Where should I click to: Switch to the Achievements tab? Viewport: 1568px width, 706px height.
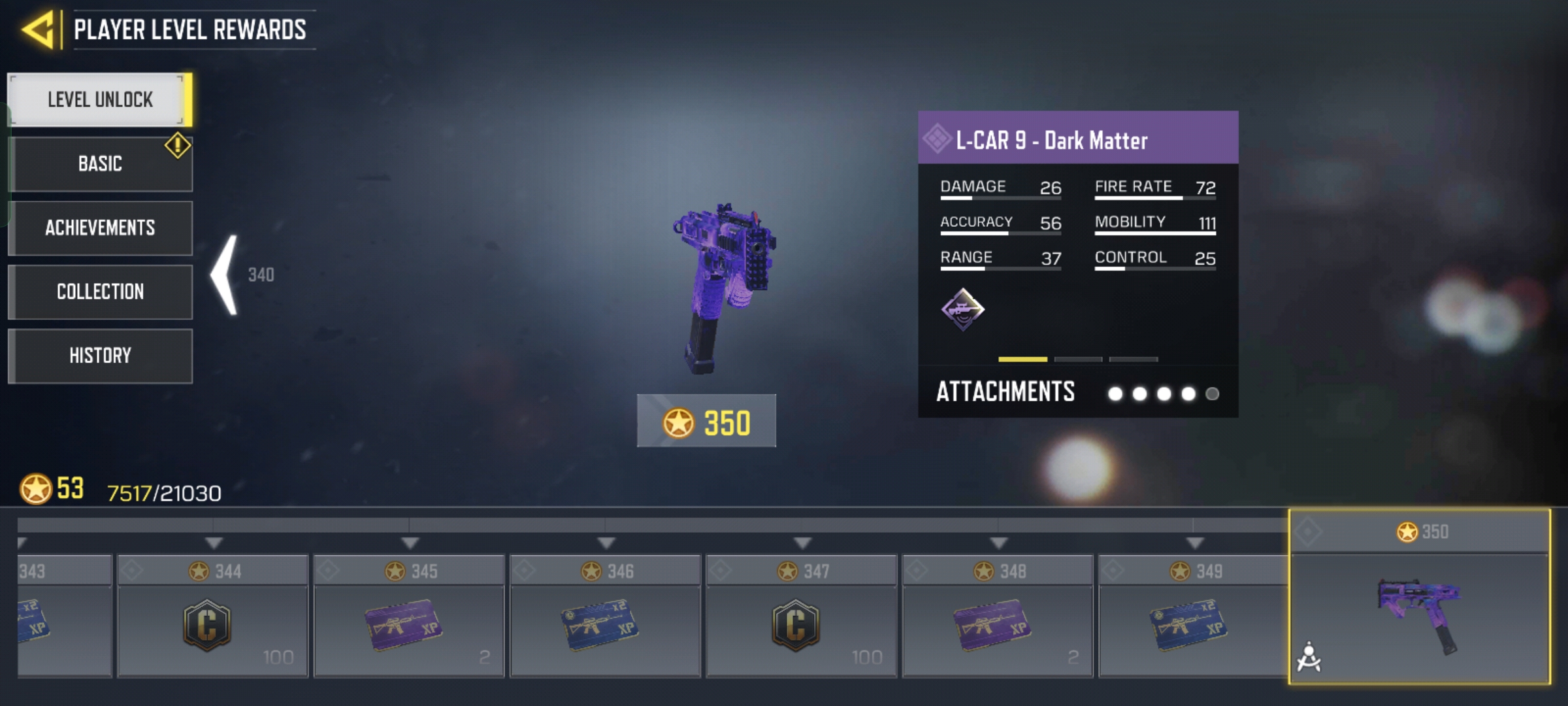(99, 228)
